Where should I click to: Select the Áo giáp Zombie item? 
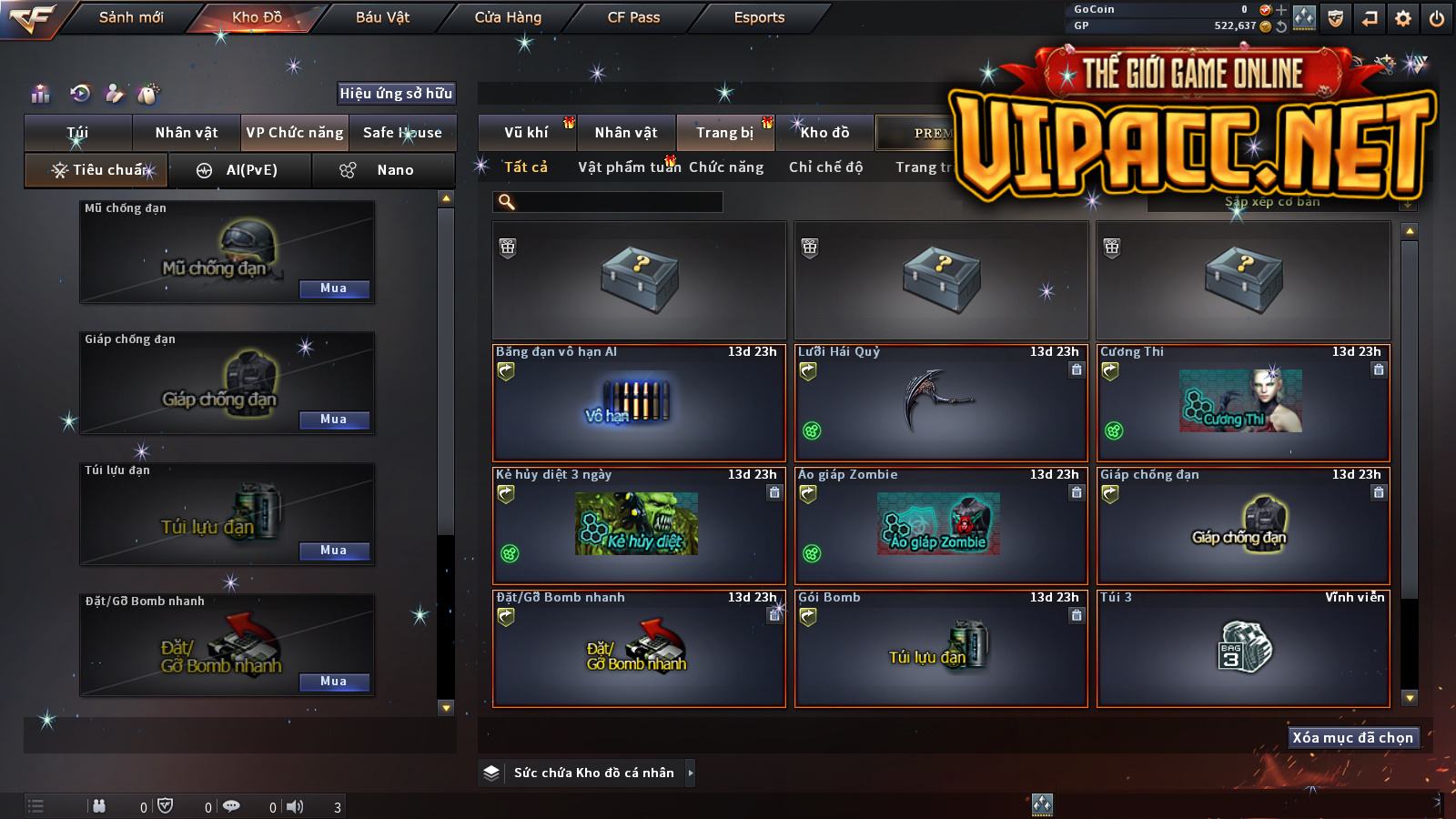(x=941, y=526)
